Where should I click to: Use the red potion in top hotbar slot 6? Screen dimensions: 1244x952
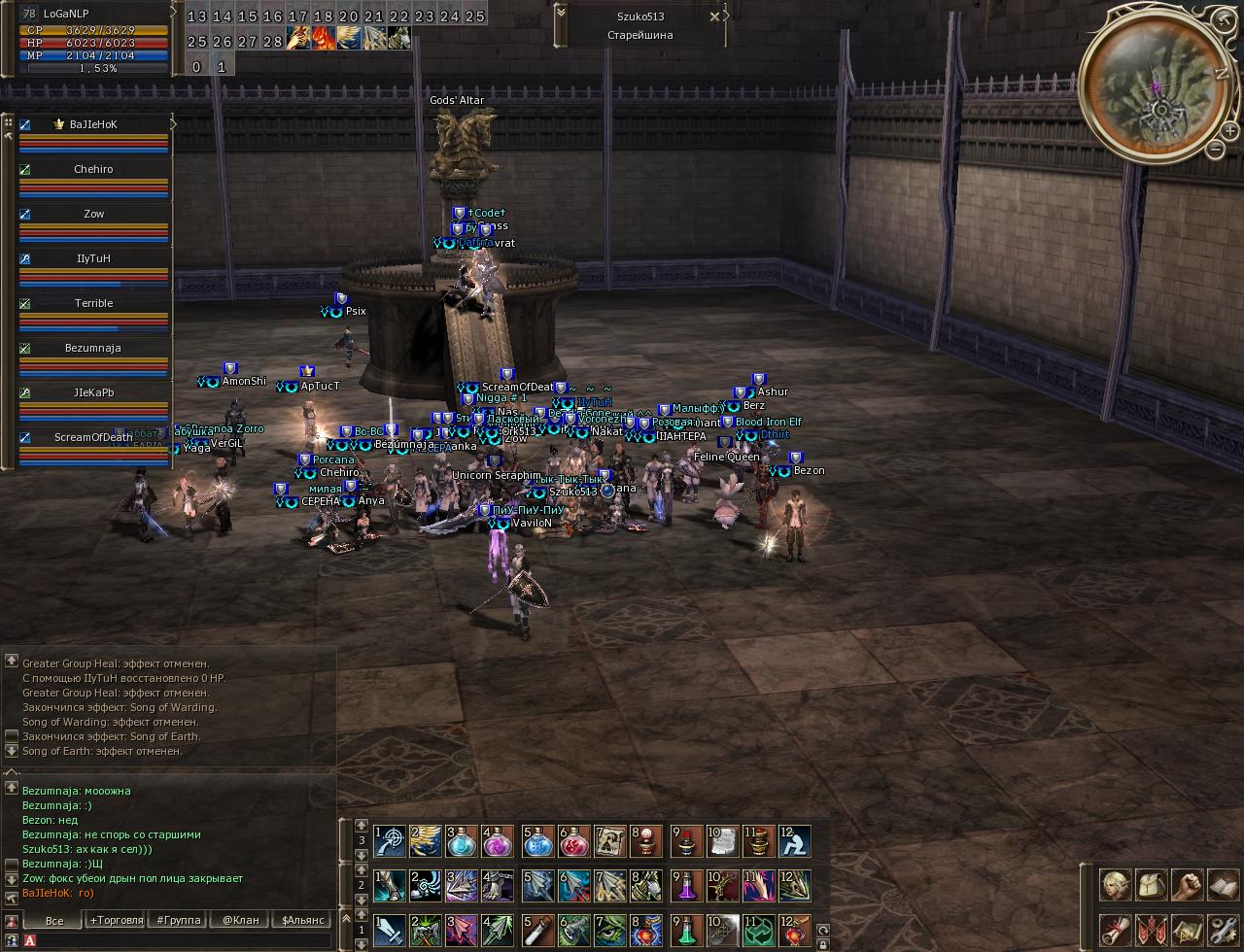click(x=574, y=841)
